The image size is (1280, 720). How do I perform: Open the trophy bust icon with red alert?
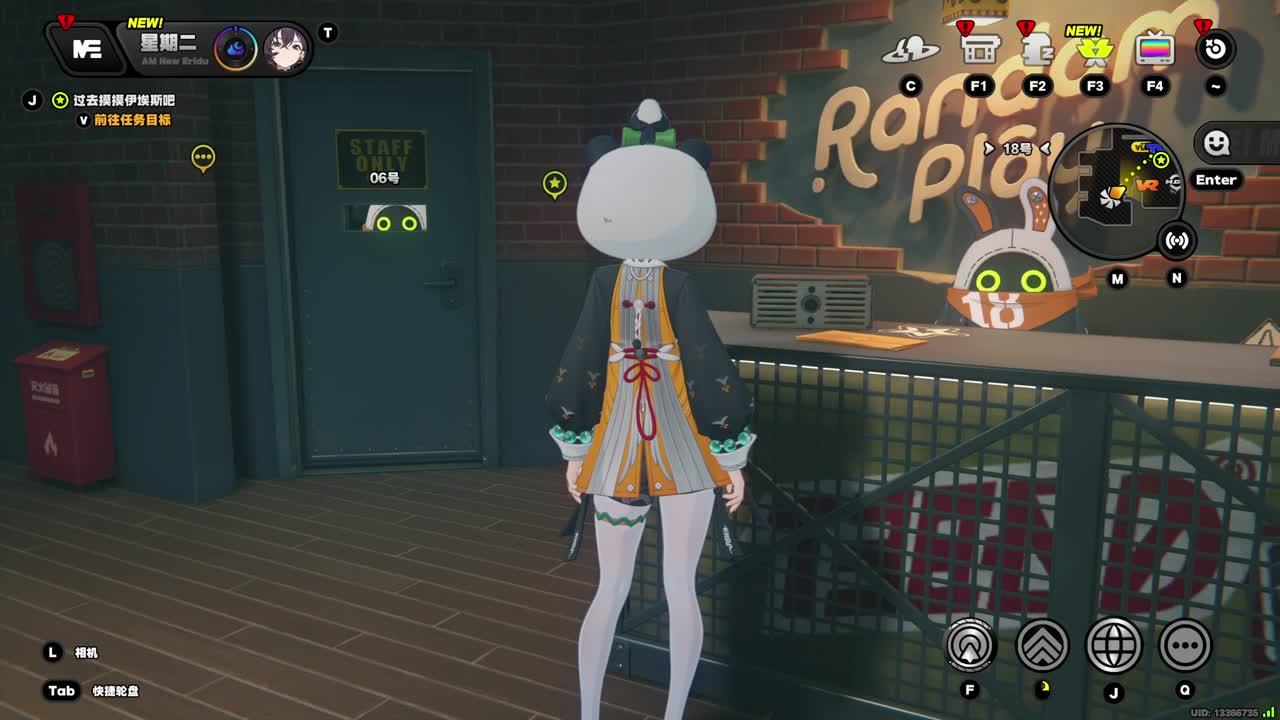1037,48
